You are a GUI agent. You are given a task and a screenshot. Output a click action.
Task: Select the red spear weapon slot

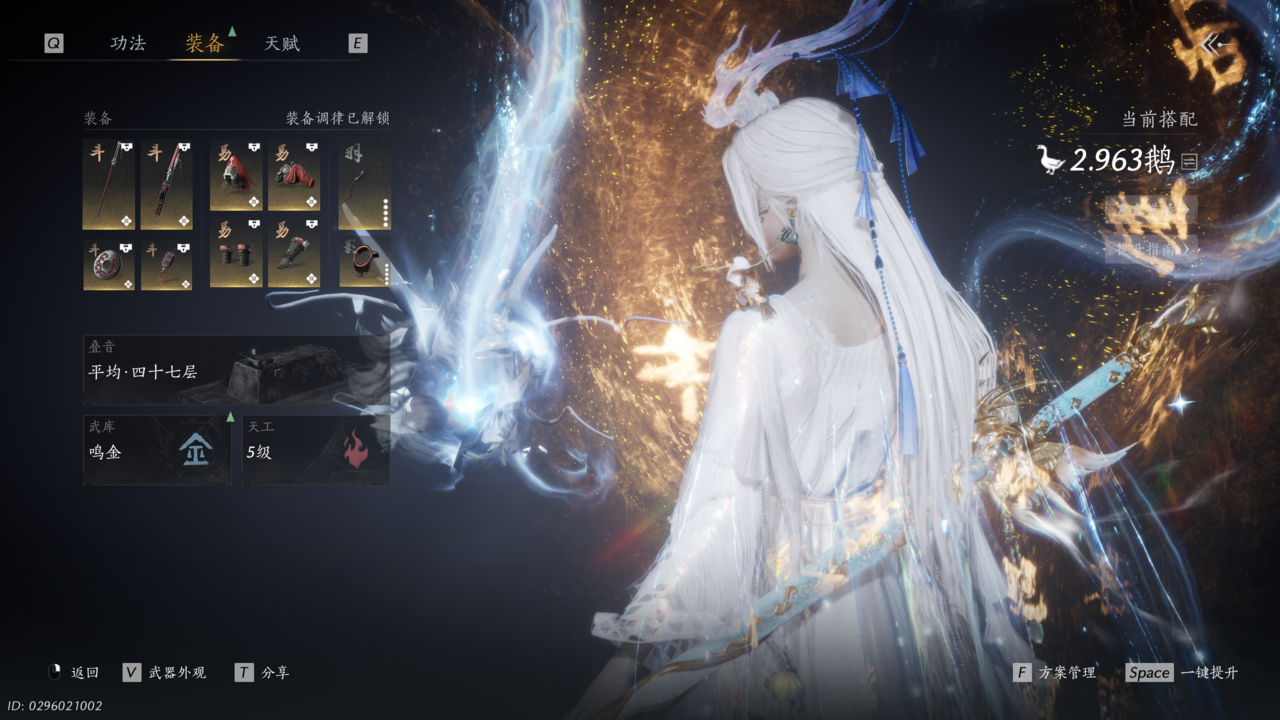pos(108,185)
